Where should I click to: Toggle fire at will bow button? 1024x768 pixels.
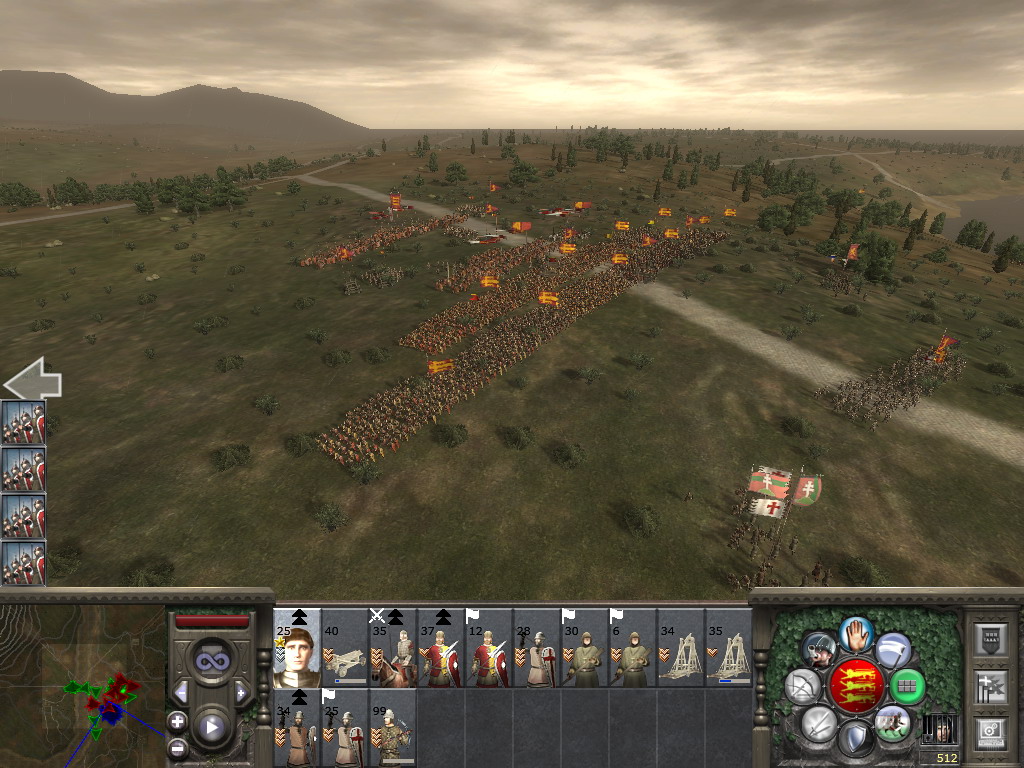click(803, 686)
